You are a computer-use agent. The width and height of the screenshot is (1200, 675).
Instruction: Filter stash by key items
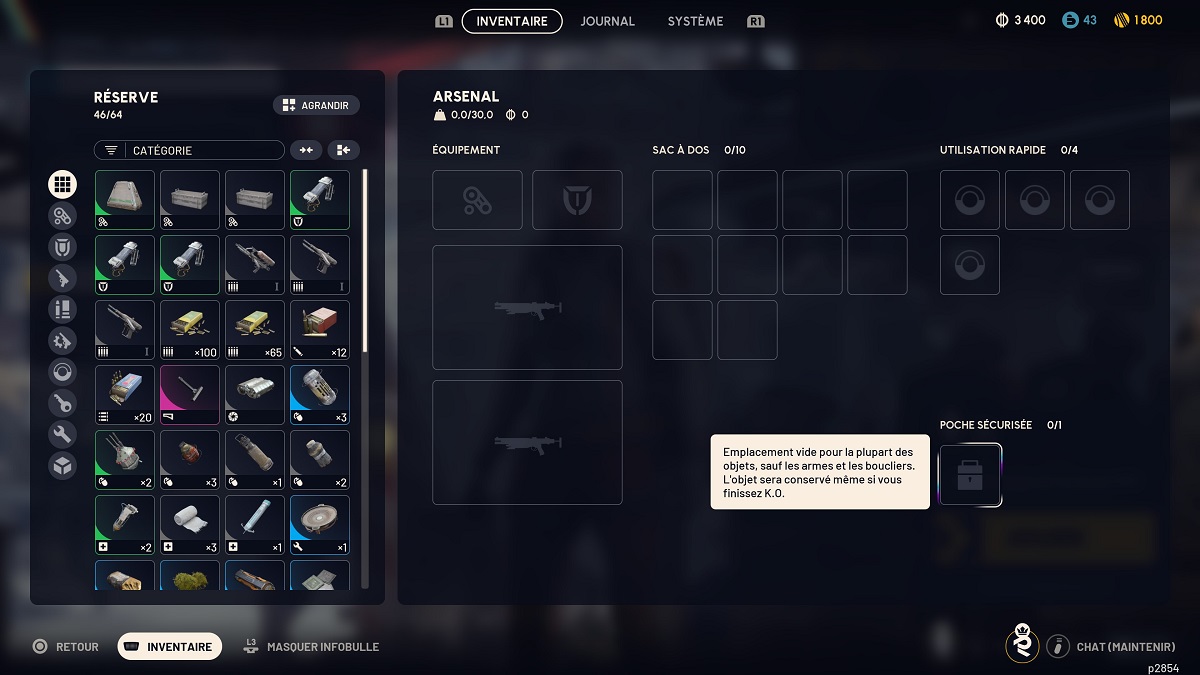tap(62, 403)
